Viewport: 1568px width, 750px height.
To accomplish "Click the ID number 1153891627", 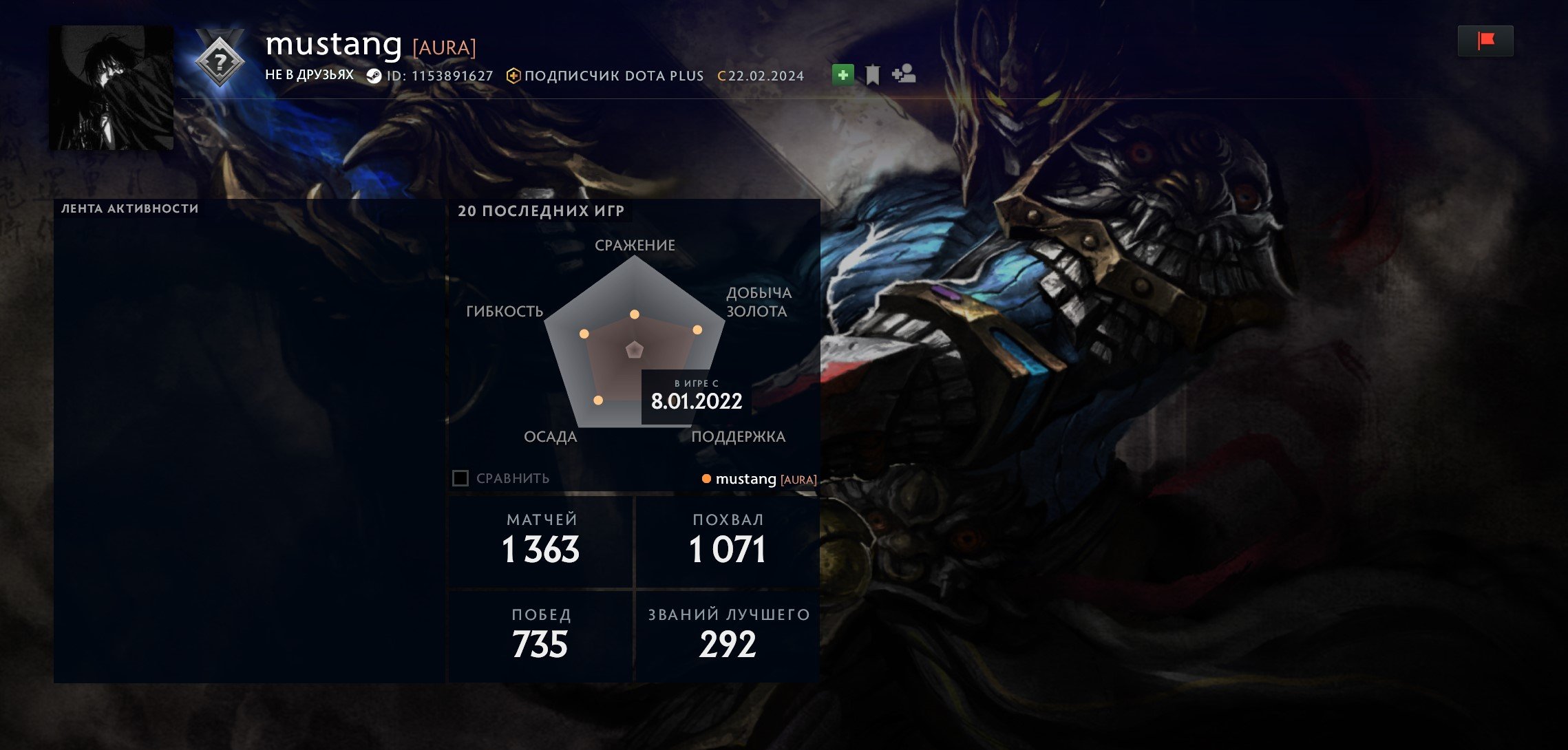I will click(451, 76).
